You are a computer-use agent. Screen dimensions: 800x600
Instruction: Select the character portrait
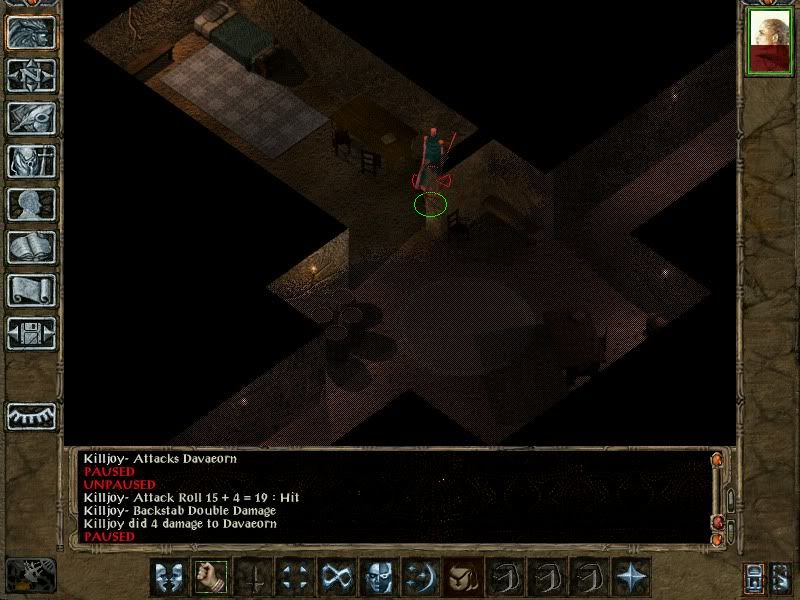pos(770,41)
